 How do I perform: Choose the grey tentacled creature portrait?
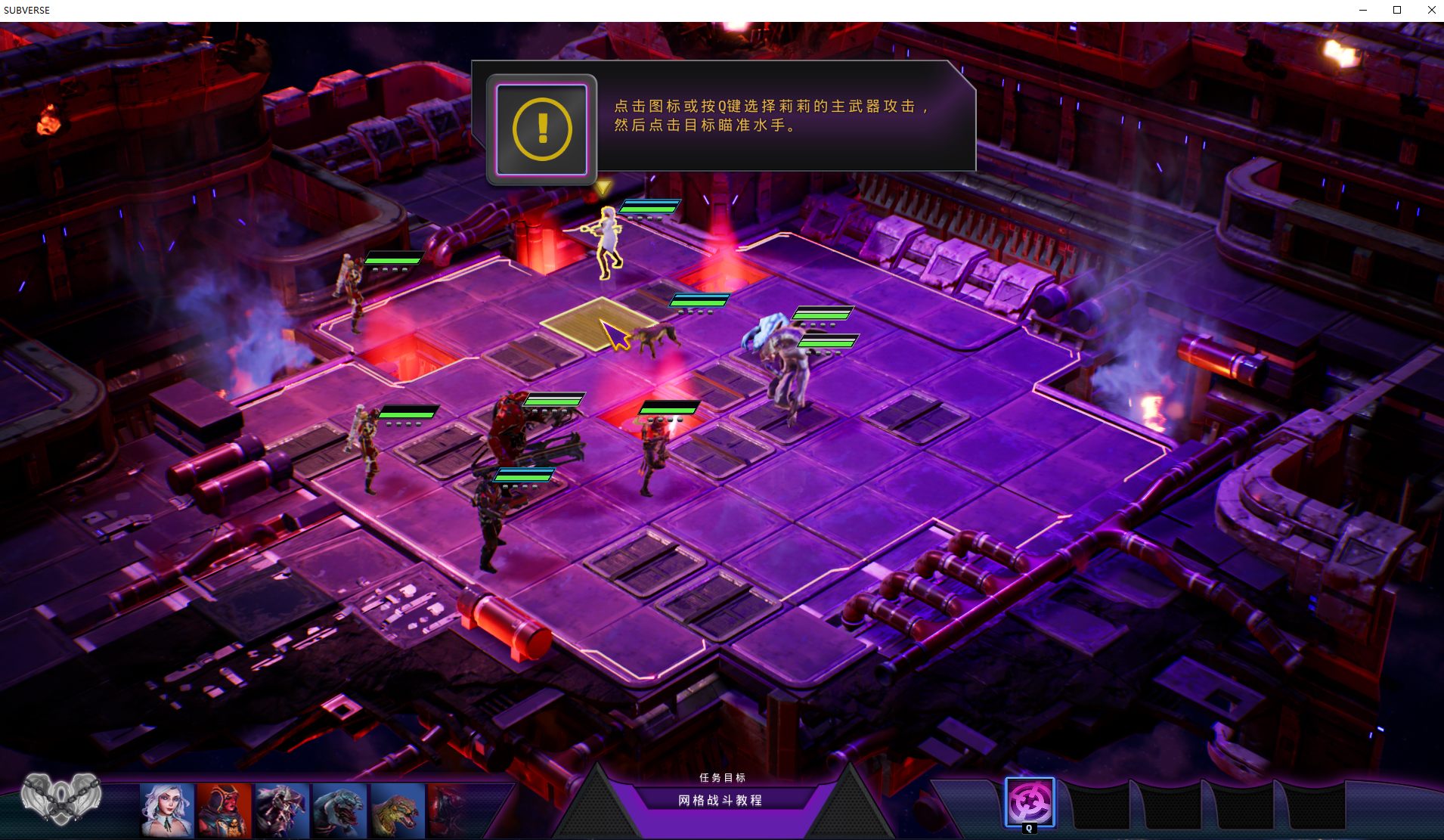pos(281,810)
